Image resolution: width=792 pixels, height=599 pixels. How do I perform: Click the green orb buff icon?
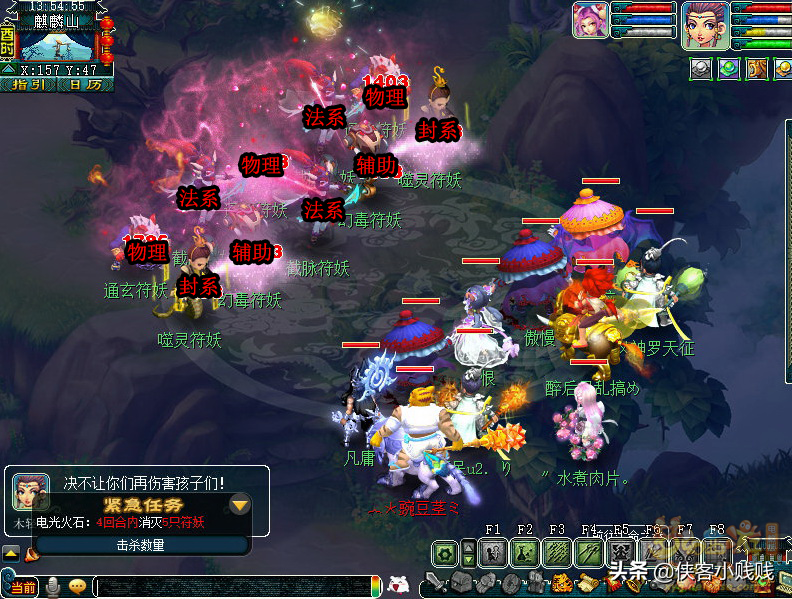[x=729, y=68]
